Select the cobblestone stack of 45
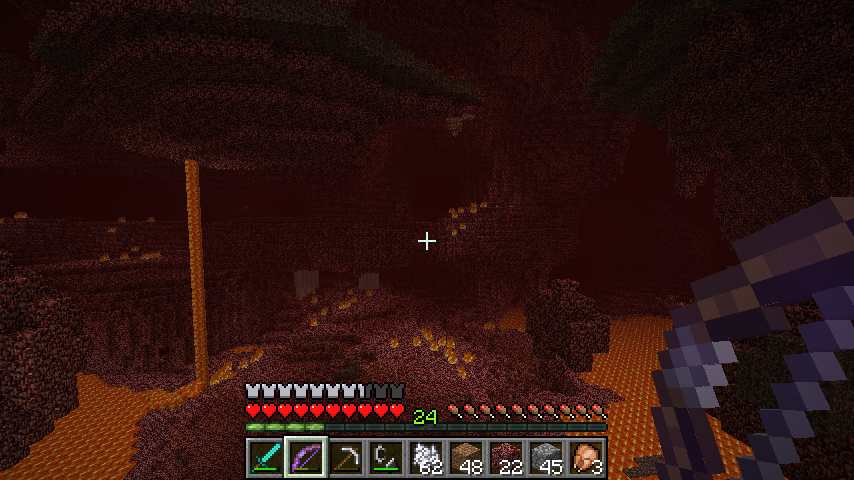Screen dimensions: 854x480 545,458
